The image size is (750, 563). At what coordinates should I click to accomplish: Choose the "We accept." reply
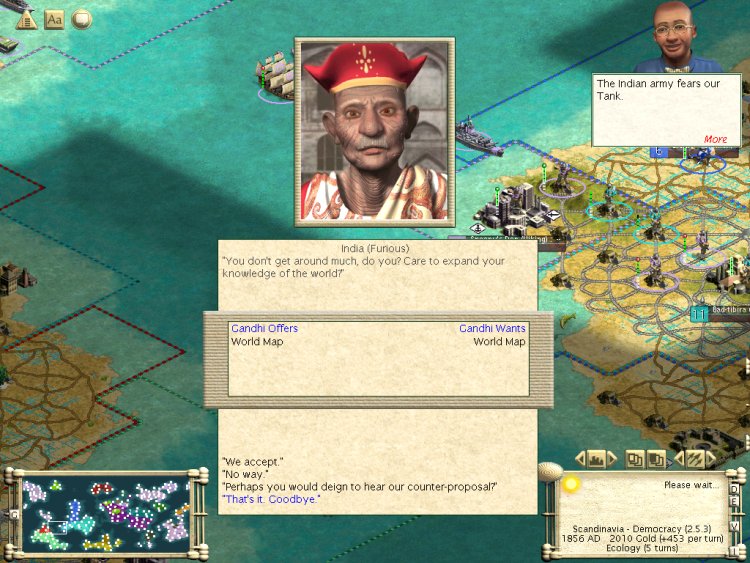tap(252, 462)
